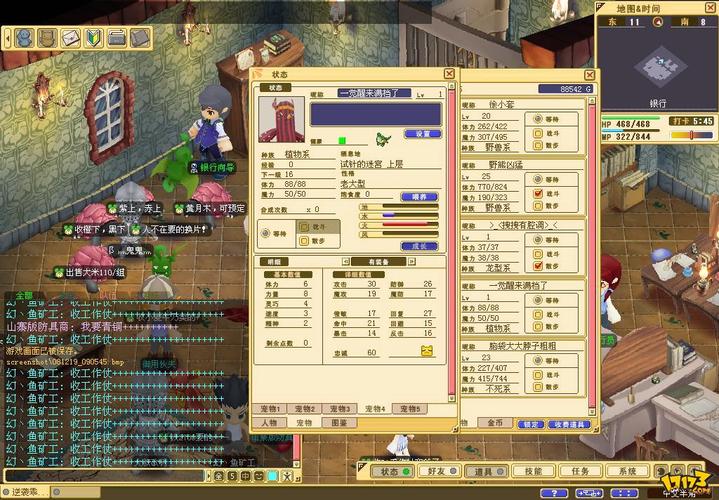Toggle 战斗 checkbox for pet 徐小妾
Viewport: 719px width, 500px height.
tap(539, 132)
